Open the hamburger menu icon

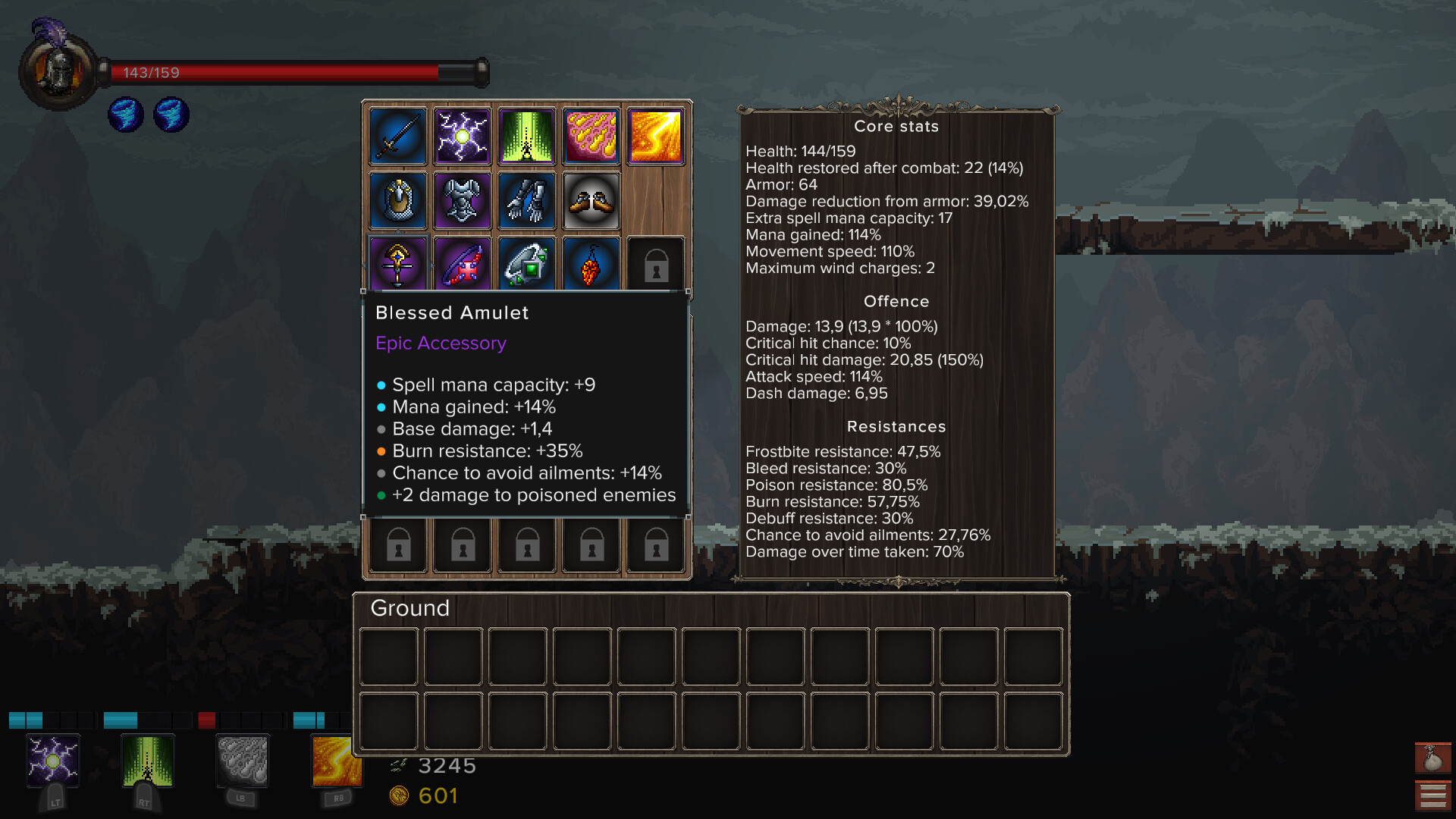1432,793
